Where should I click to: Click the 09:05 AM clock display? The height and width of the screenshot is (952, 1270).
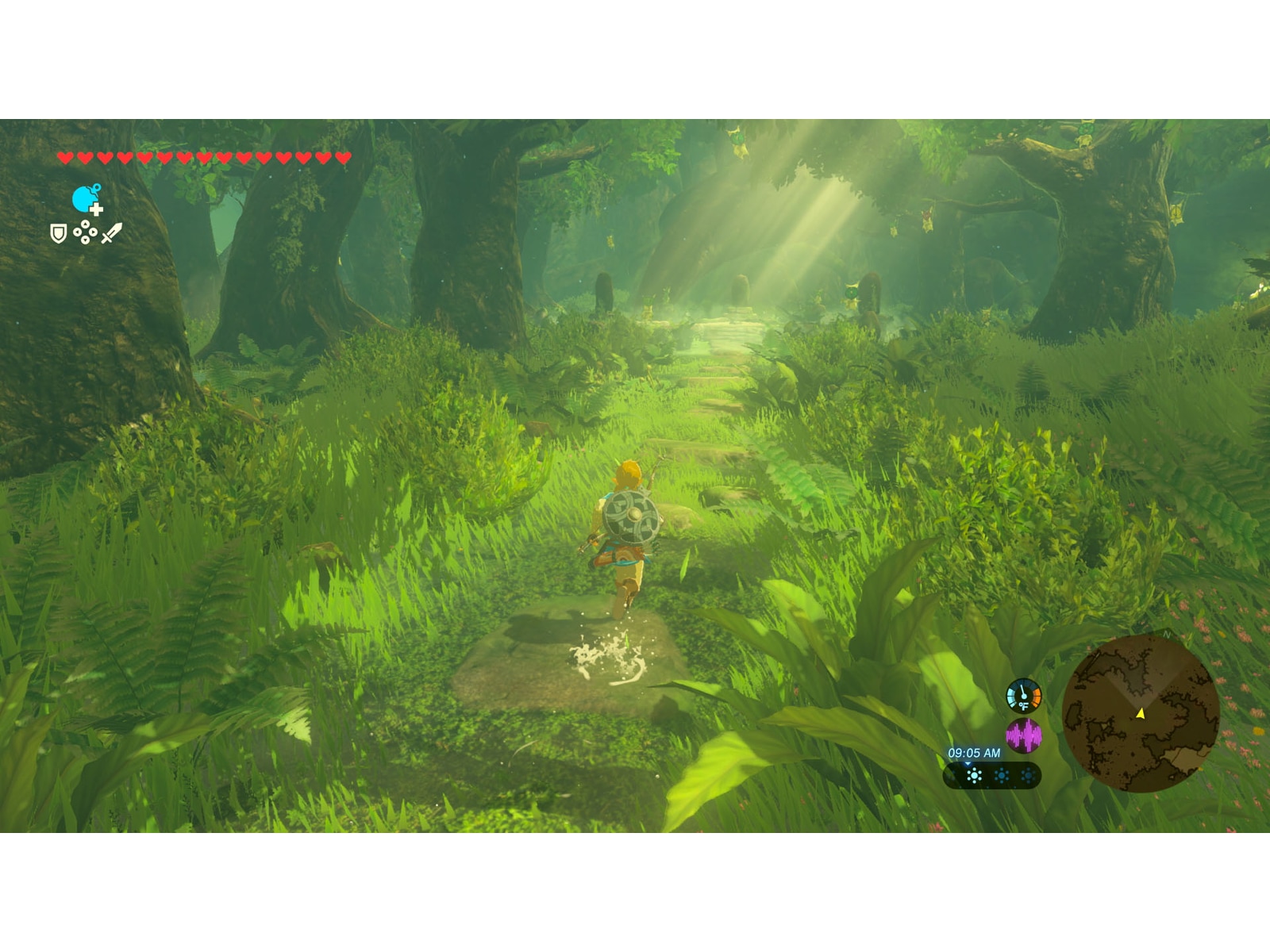click(x=975, y=752)
